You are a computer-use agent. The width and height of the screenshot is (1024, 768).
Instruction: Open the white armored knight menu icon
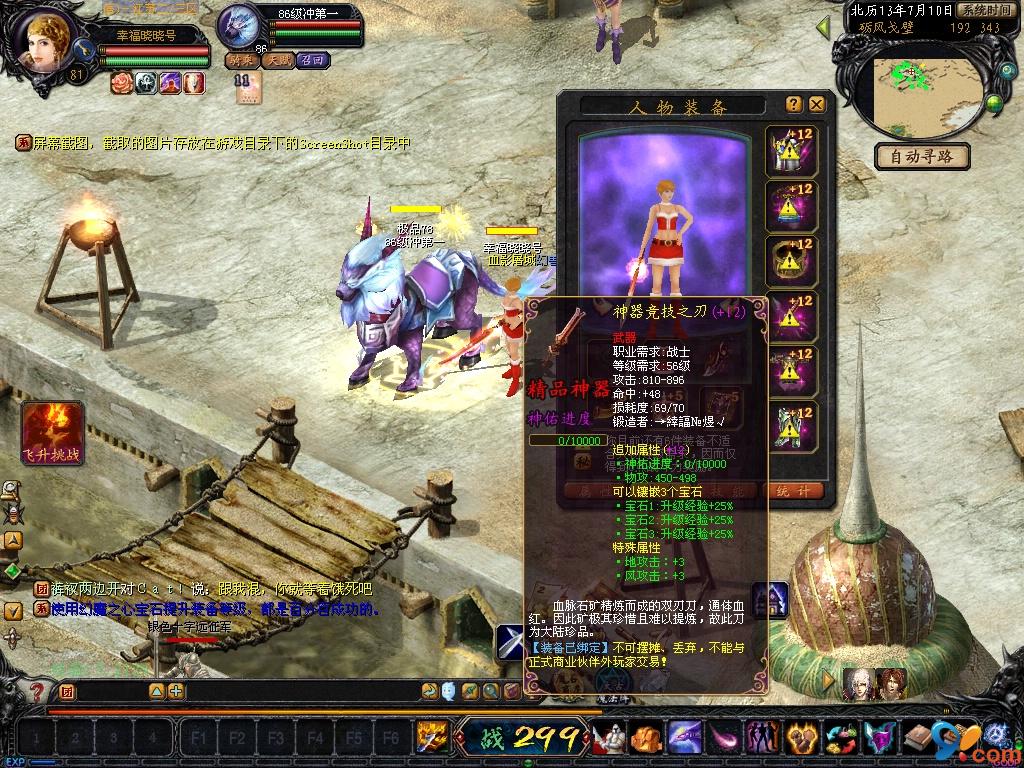tap(607, 739)
